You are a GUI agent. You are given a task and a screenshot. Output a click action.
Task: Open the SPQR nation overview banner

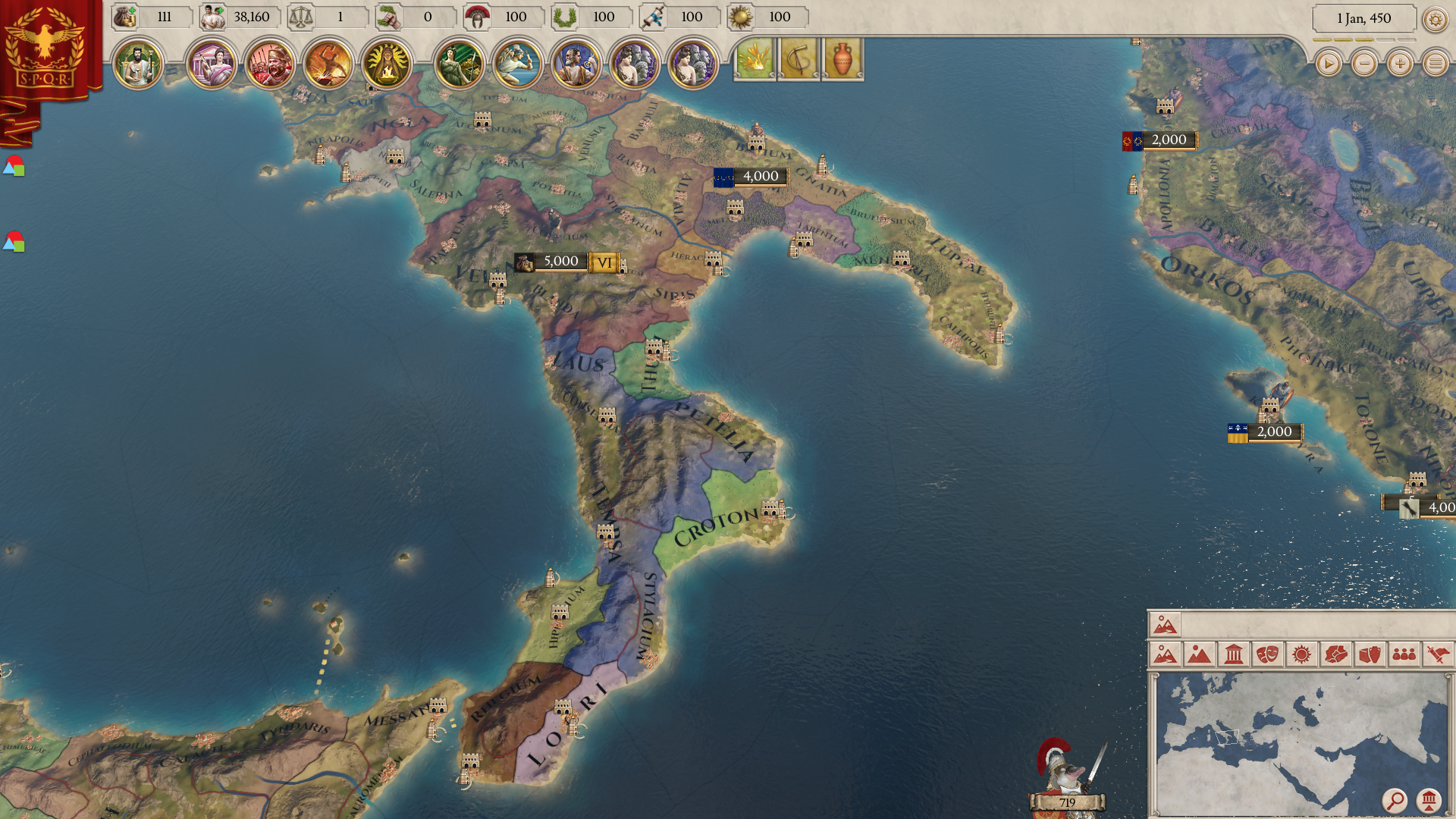[x=45, y=47]
